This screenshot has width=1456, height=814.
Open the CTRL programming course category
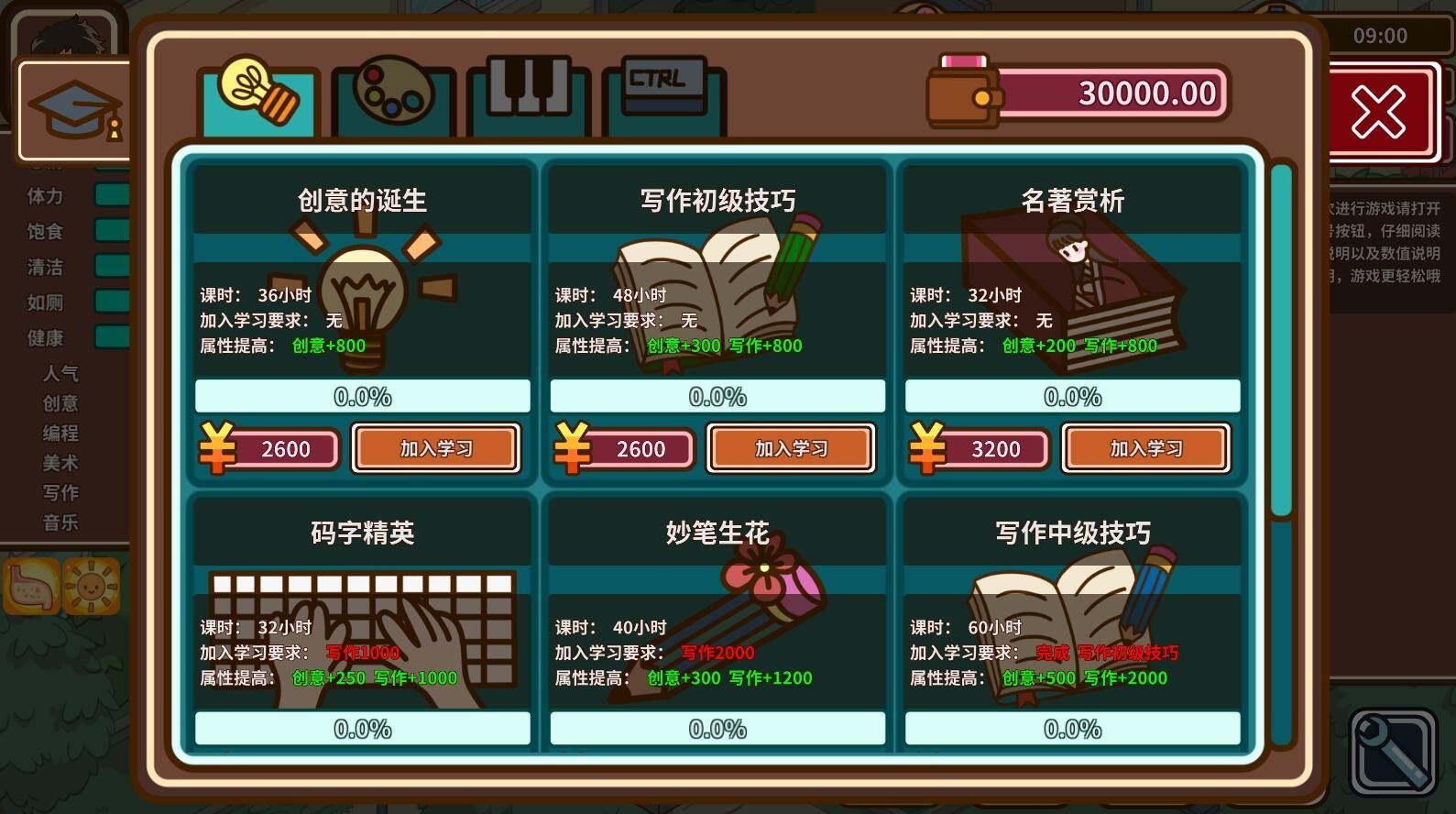(661, 94)
